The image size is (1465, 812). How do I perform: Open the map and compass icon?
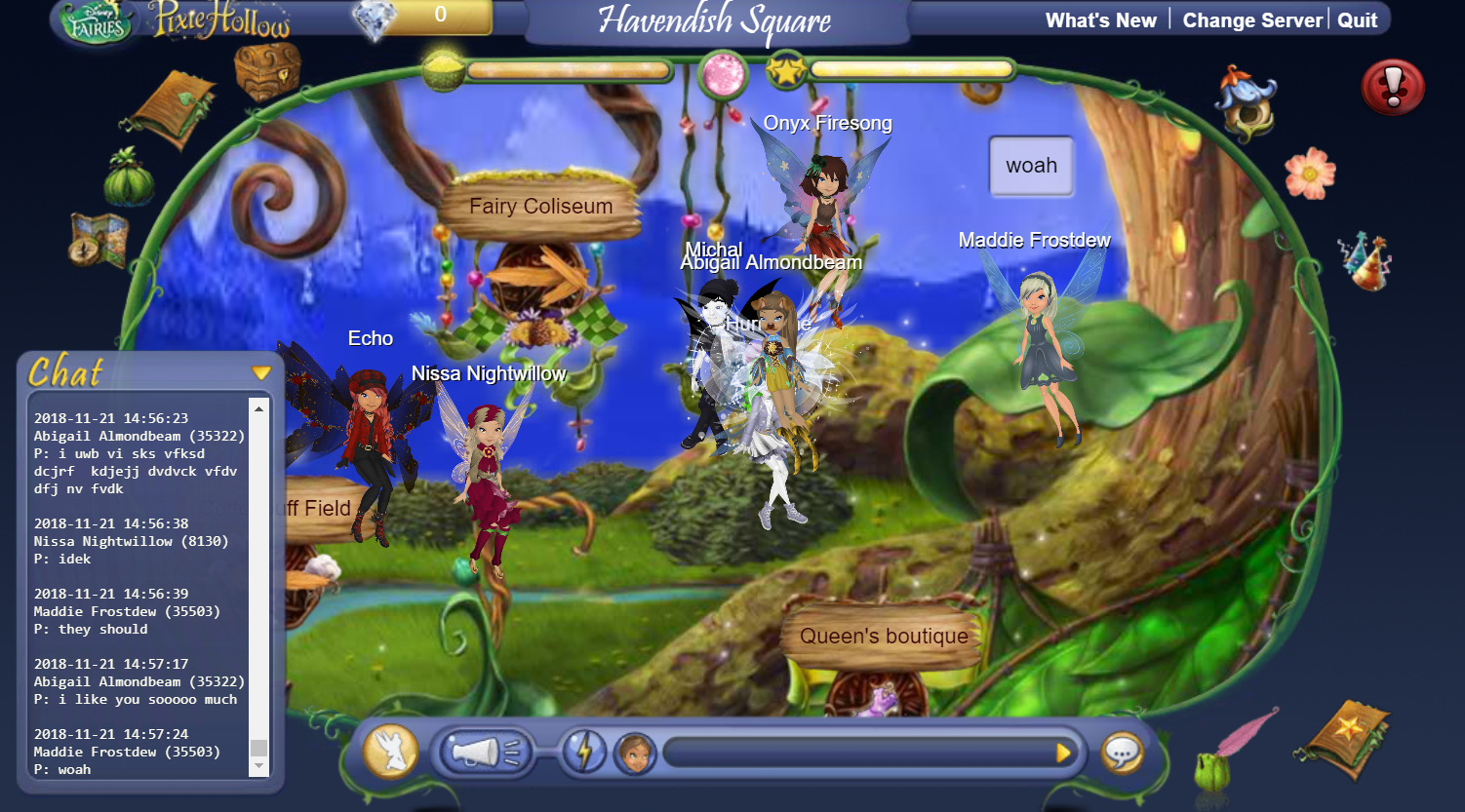(99, 240)
